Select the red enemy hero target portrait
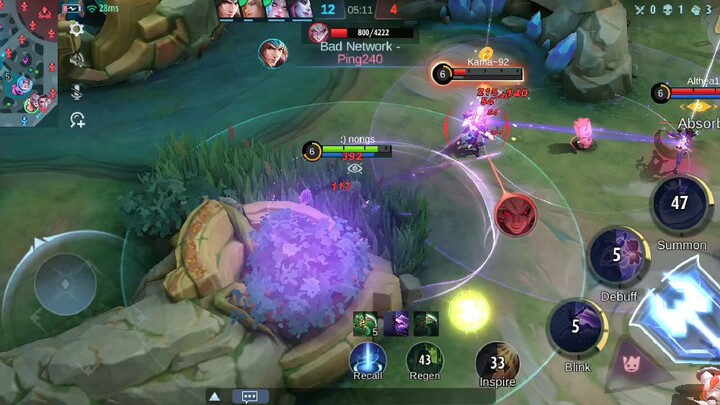720x405 pixels. (515, 215)
